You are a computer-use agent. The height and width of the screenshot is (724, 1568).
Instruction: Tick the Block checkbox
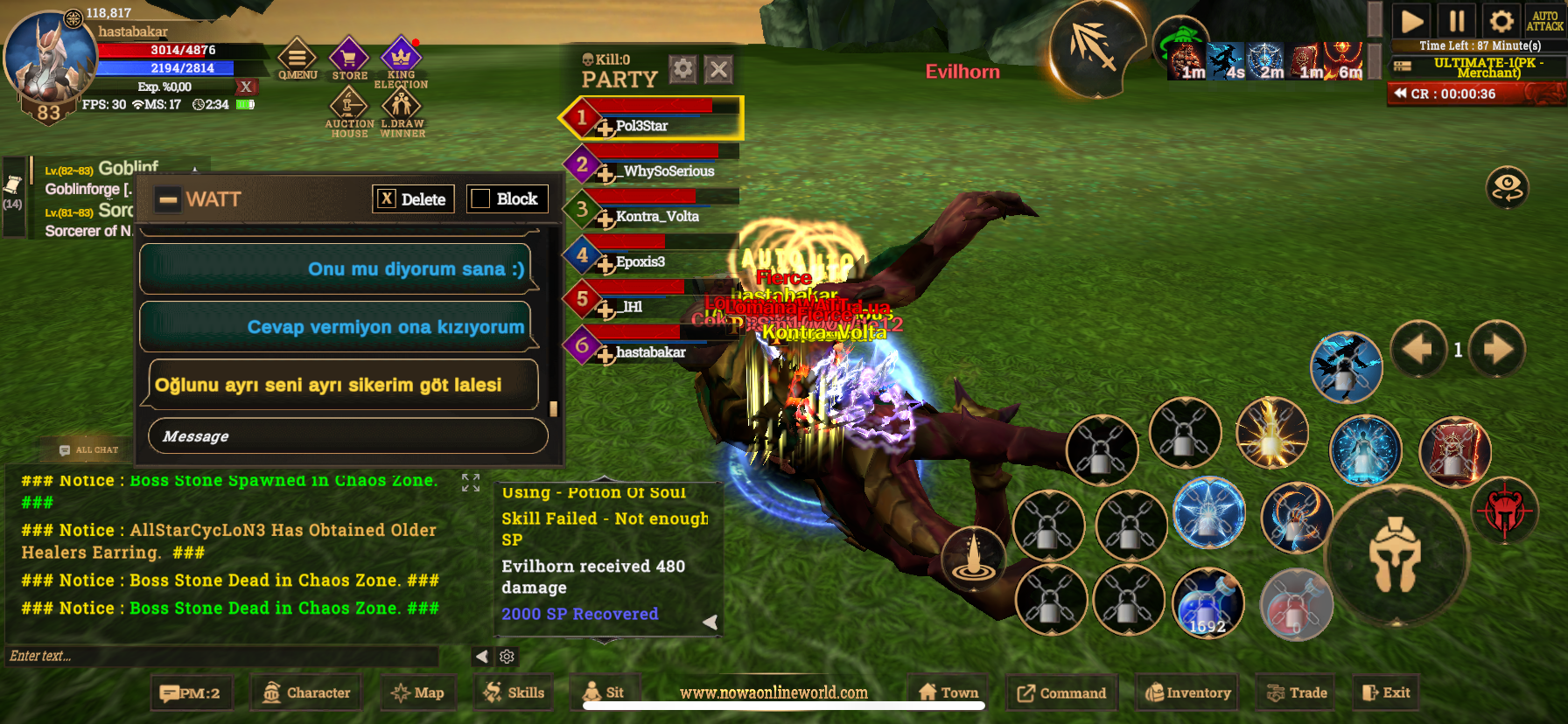480,199
